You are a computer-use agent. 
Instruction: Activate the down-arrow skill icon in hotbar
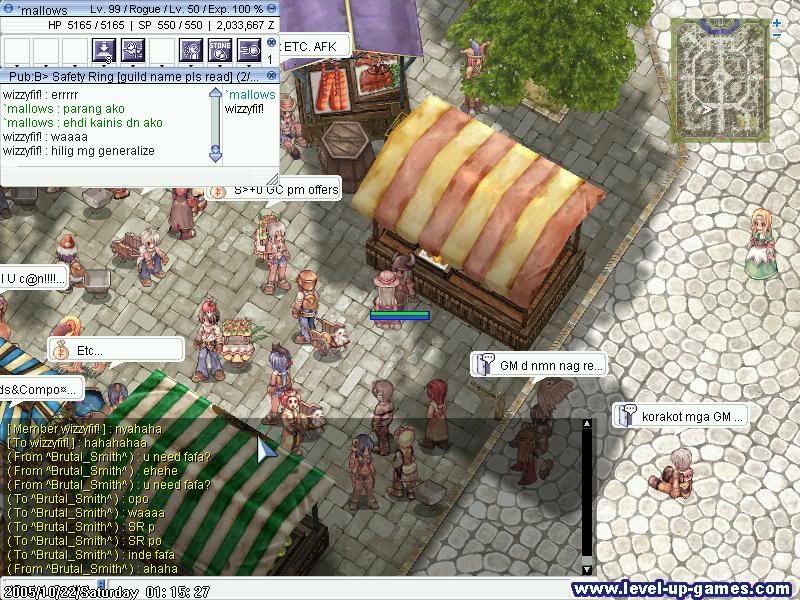click(x=104, y=49)
